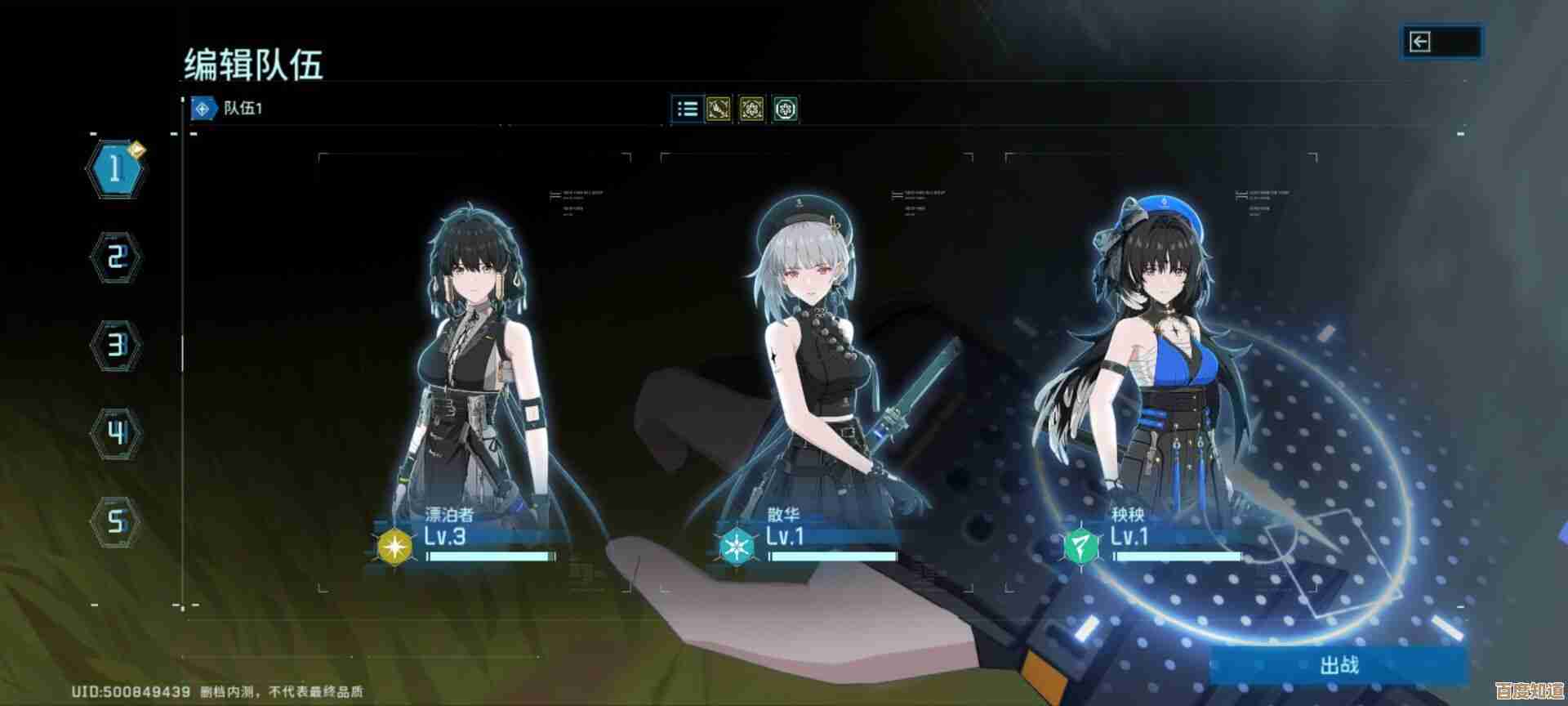The image size is (1568, 706).
Task: Click the yellow star attribute icon beside 漂泊者
Action: click(396, 547)
